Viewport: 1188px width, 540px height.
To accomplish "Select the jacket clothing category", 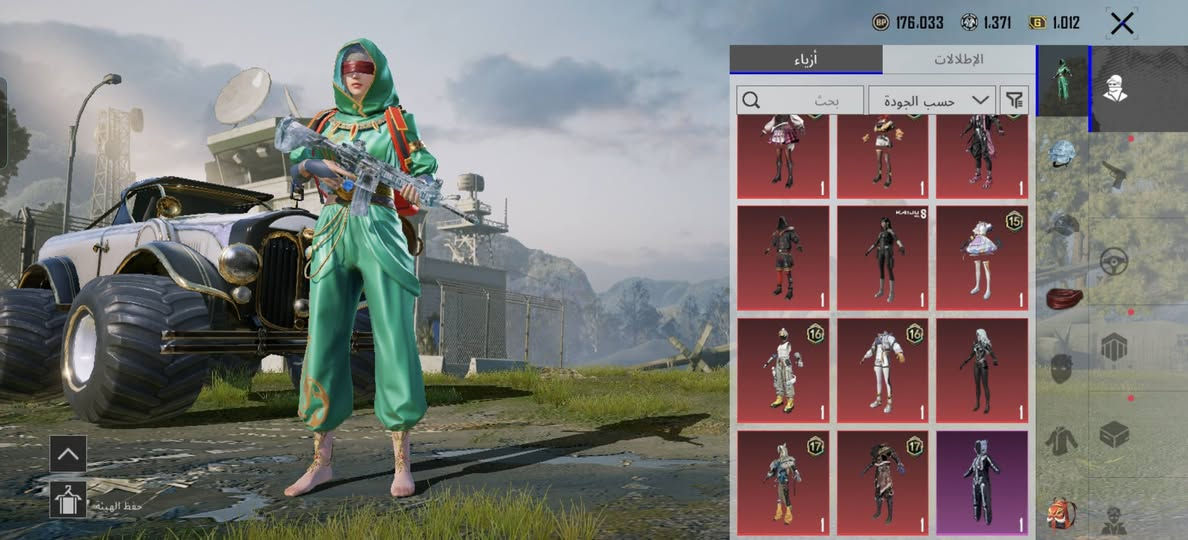I will 1062,439.
